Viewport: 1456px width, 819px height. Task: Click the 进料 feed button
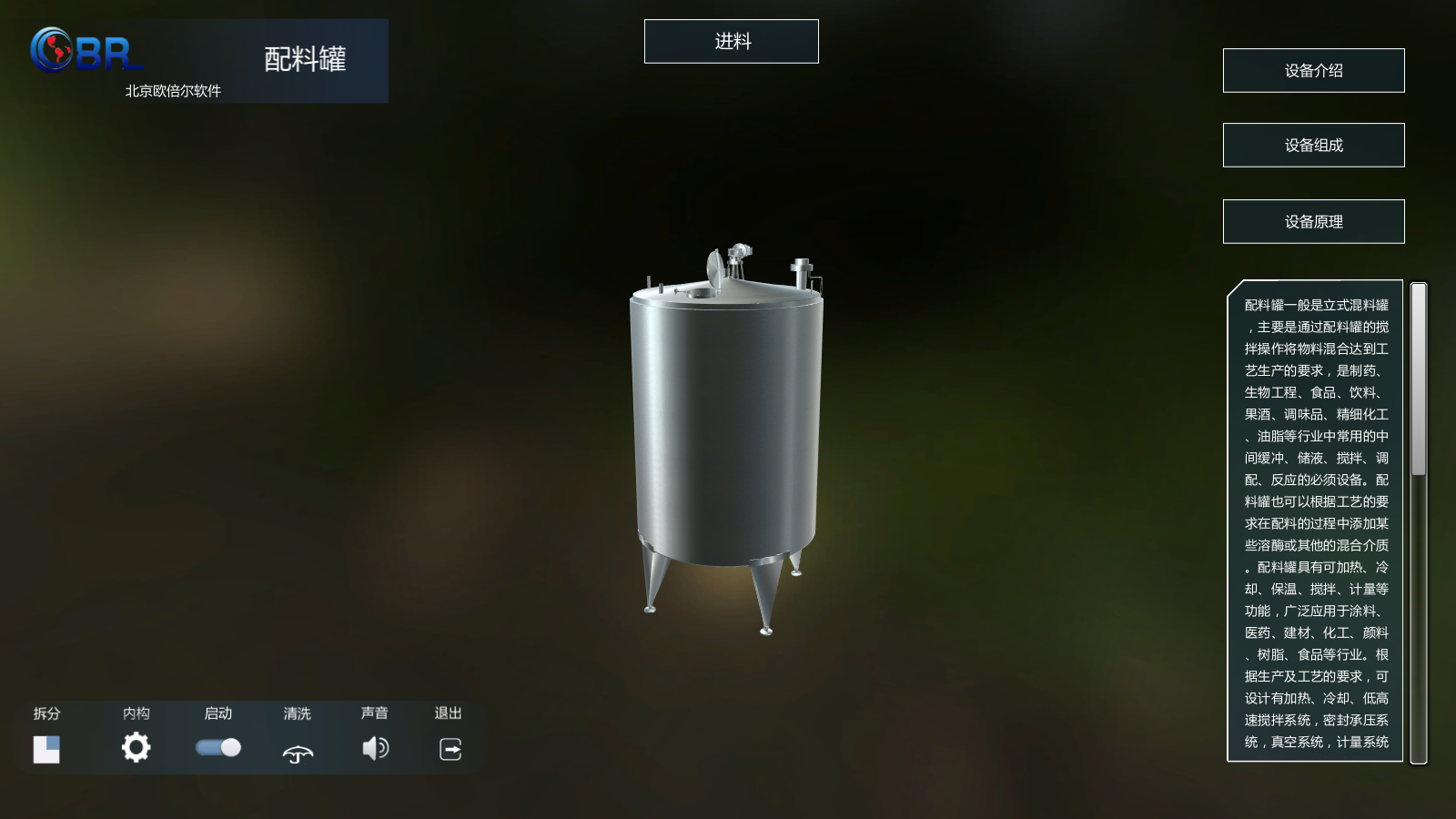pyautogui.click(x=731, y=42)
